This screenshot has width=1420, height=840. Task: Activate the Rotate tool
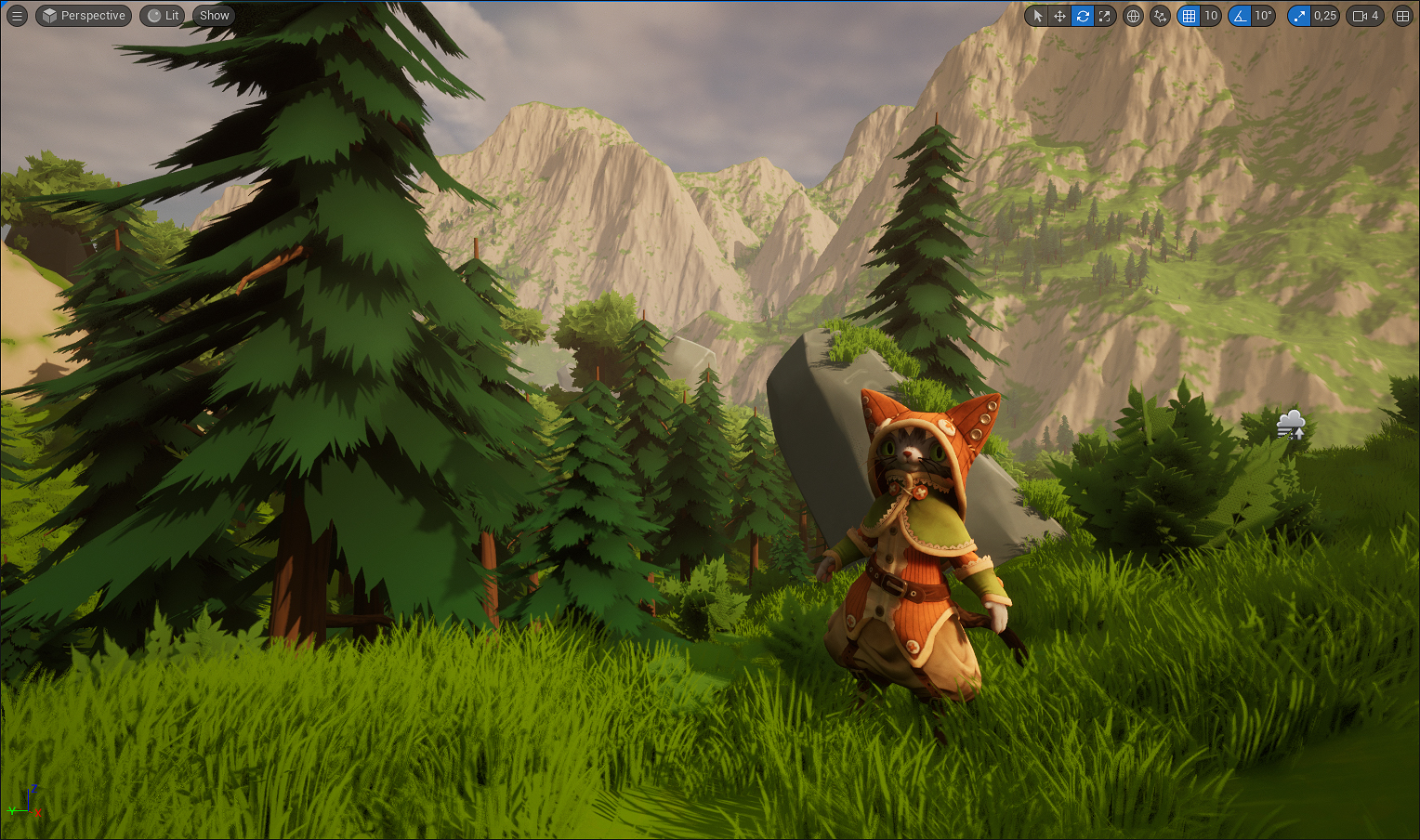click(1082, 16)
